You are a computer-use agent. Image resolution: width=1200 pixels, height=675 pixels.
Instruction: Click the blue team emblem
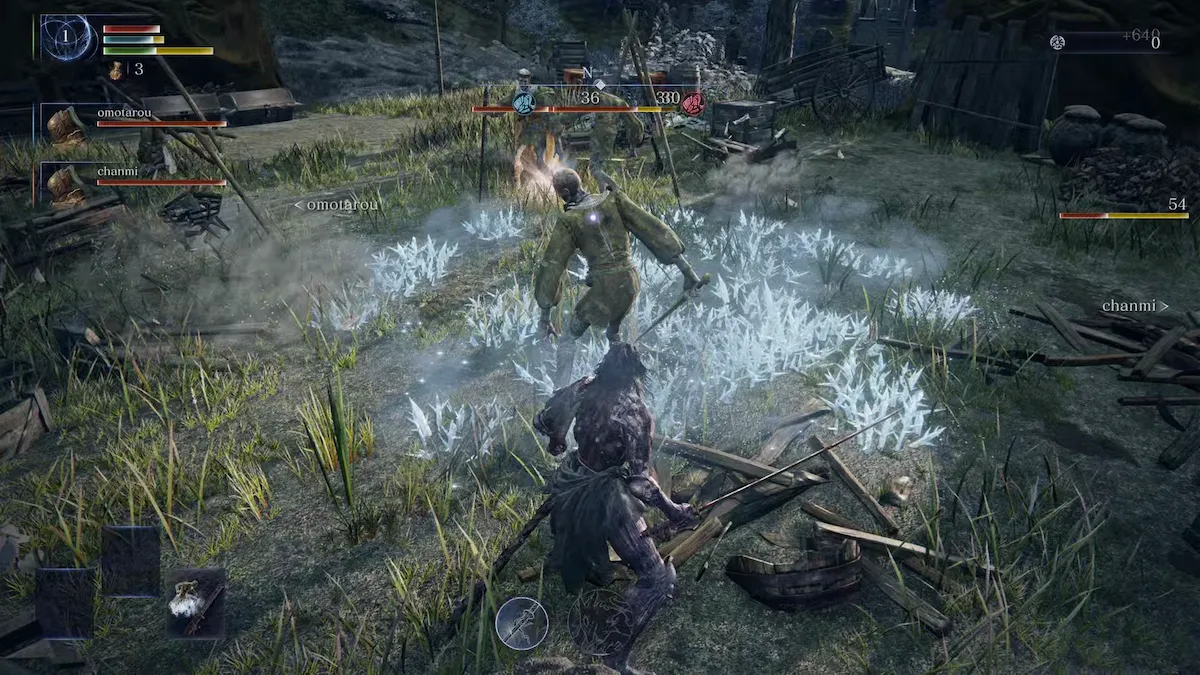[523, 102]
